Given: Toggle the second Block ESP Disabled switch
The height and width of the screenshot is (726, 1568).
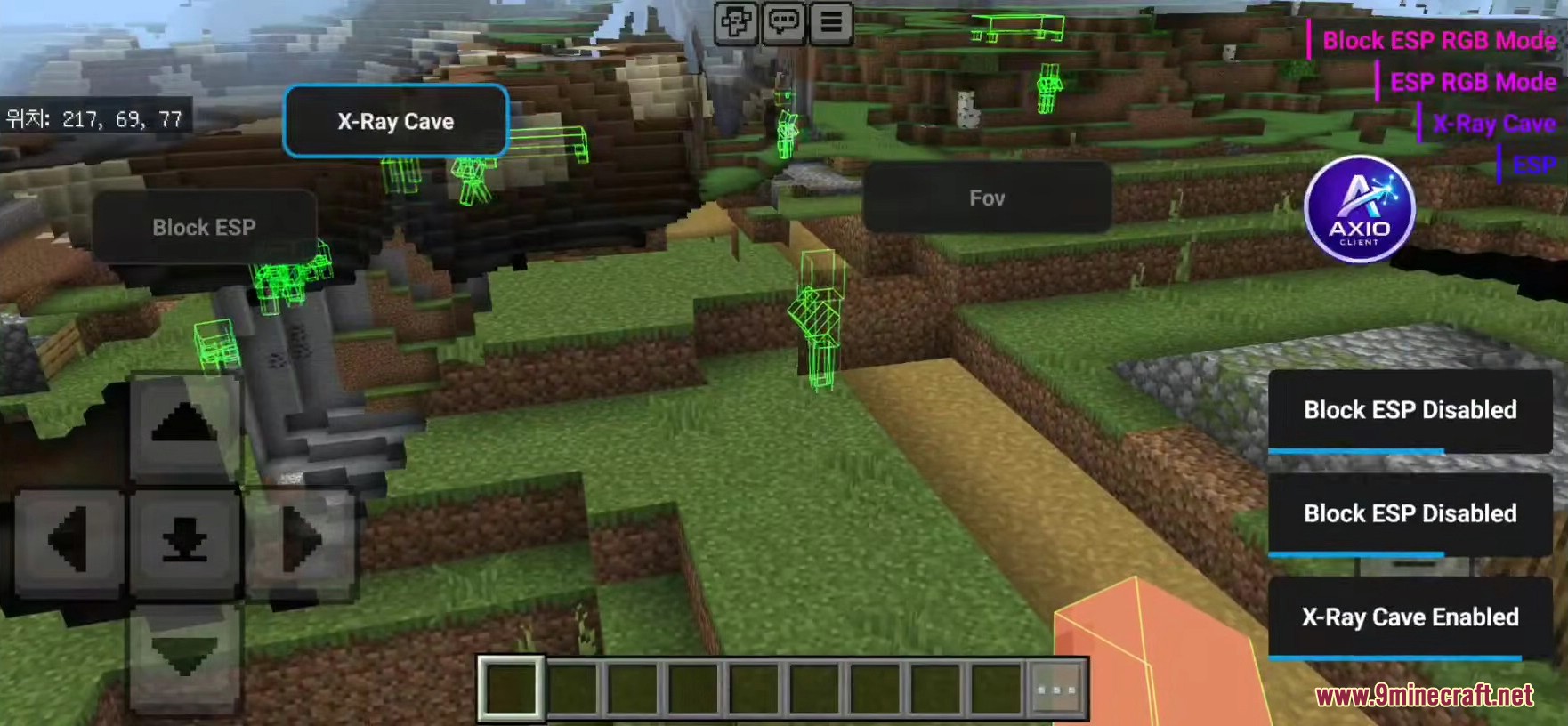Looking at the screenshot, I should click(x=1410, y=515).
